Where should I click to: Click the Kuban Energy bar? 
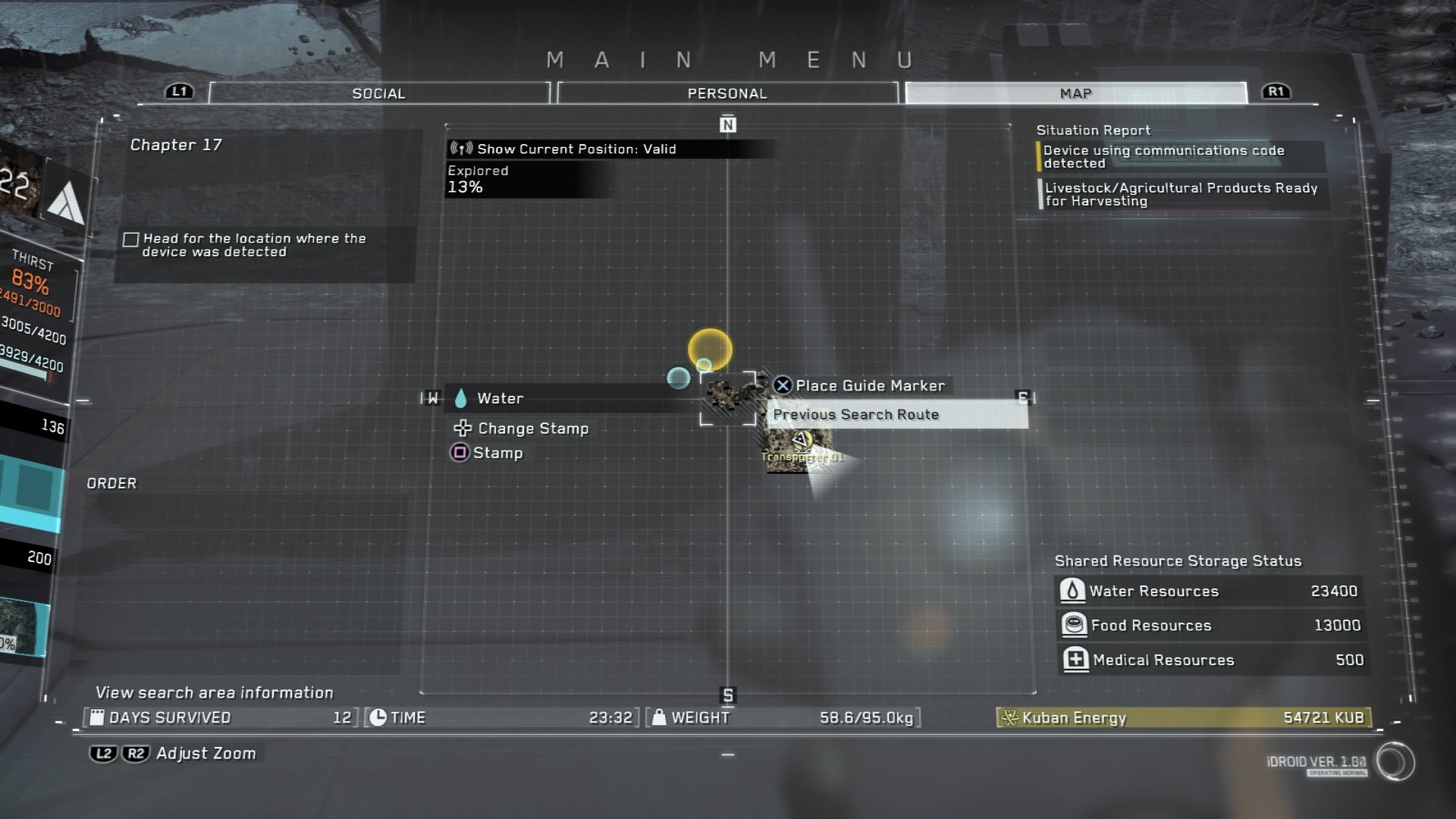tap(1184, 717)
